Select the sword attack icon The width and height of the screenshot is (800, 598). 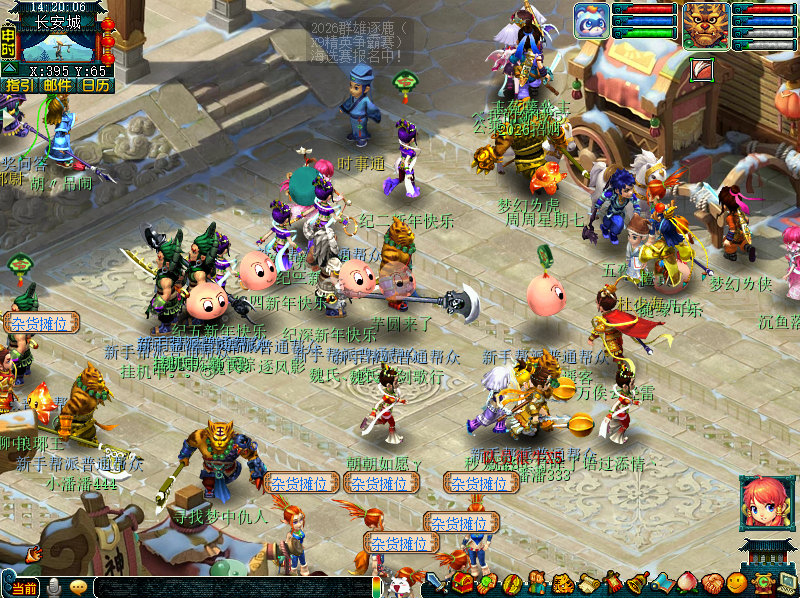tap(438, 582)
